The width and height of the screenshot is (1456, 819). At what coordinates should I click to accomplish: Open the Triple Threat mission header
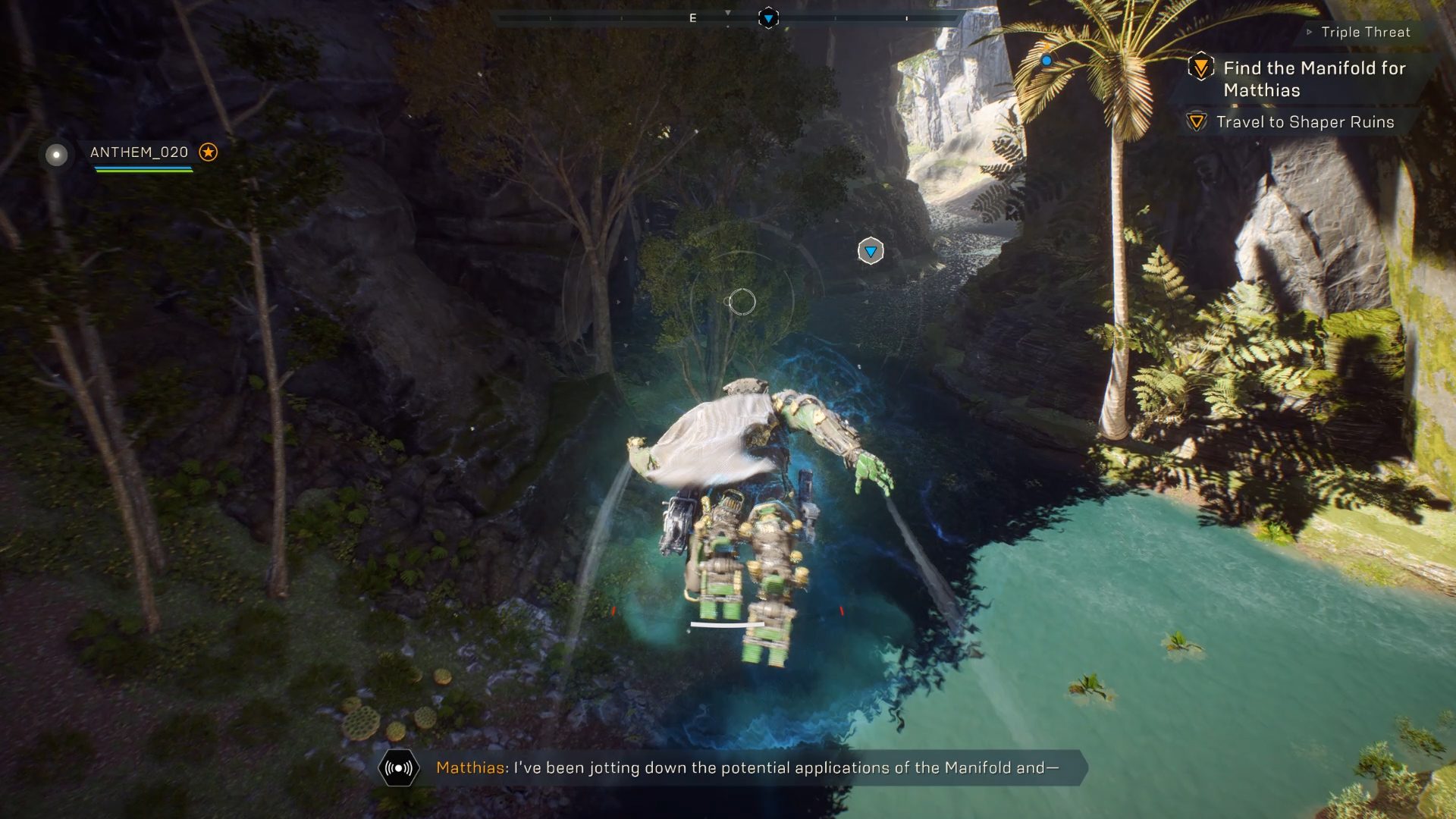pyautogui.click(x=1365, y=32)
